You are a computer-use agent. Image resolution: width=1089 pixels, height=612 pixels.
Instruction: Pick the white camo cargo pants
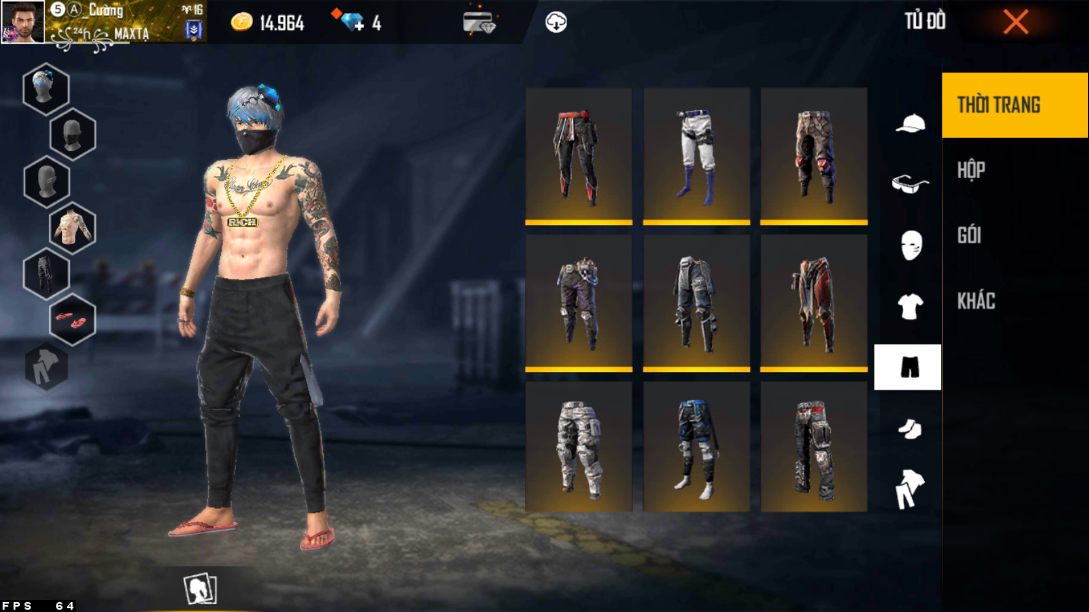[x=578, y=447]
